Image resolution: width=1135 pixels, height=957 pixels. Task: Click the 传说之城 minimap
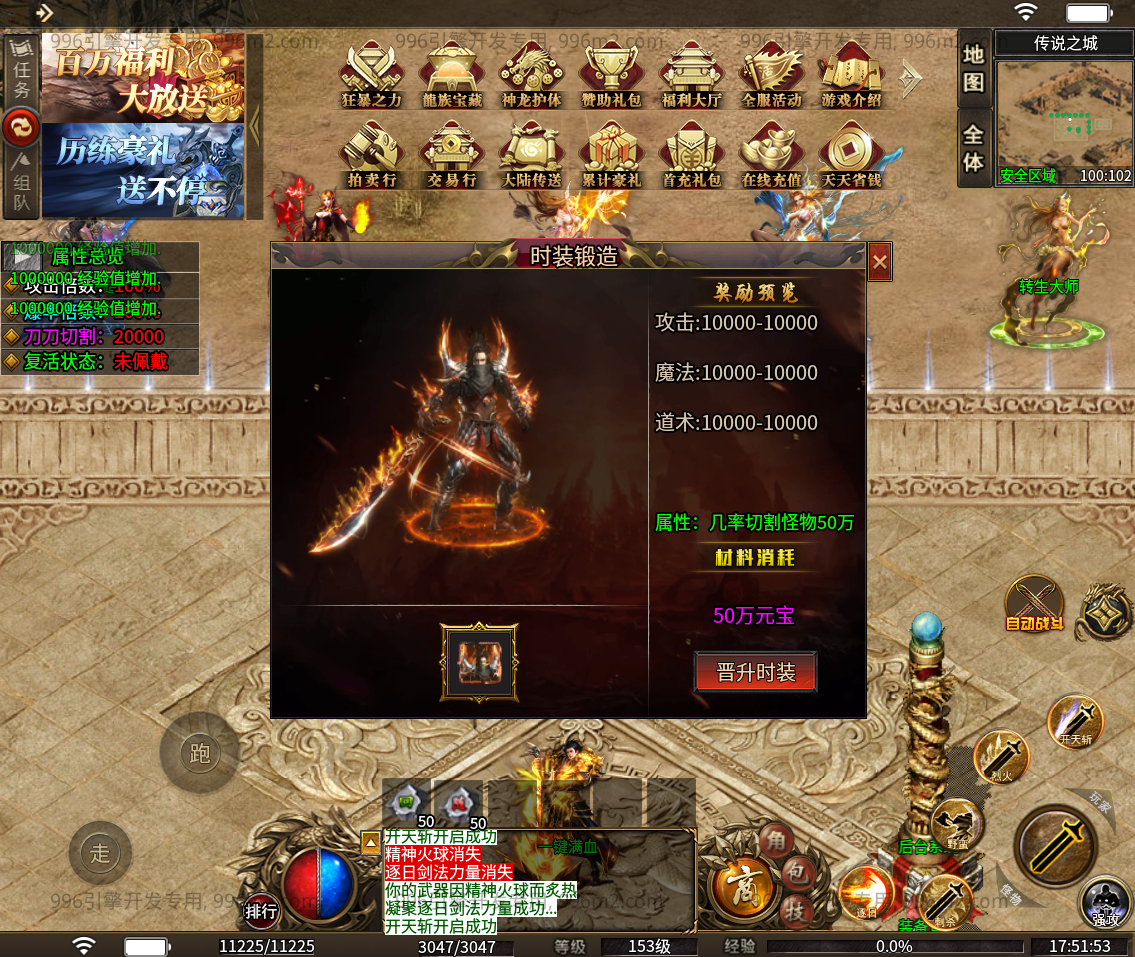tap(1065, 119)
